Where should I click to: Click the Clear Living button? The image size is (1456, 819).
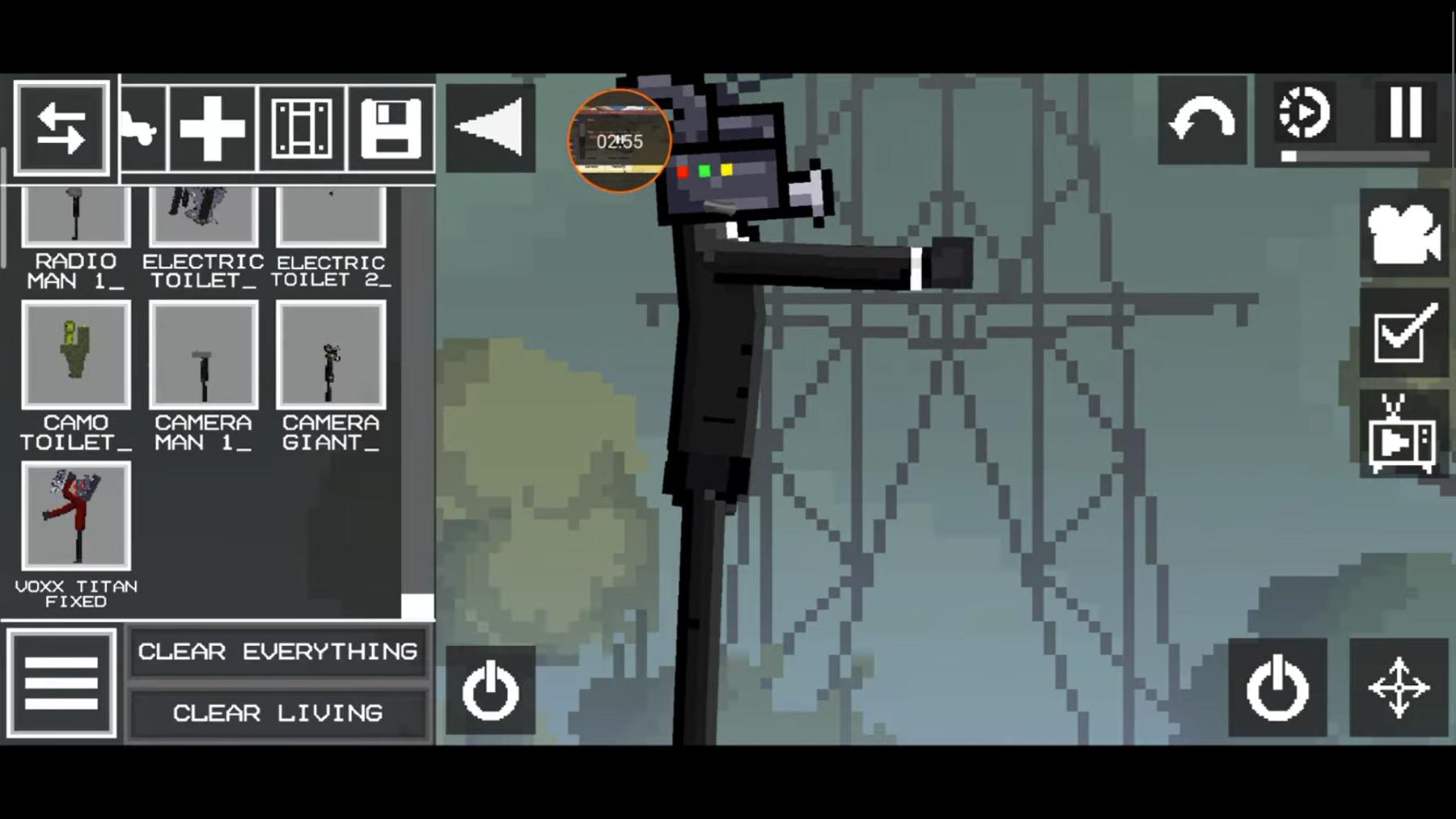277,713
